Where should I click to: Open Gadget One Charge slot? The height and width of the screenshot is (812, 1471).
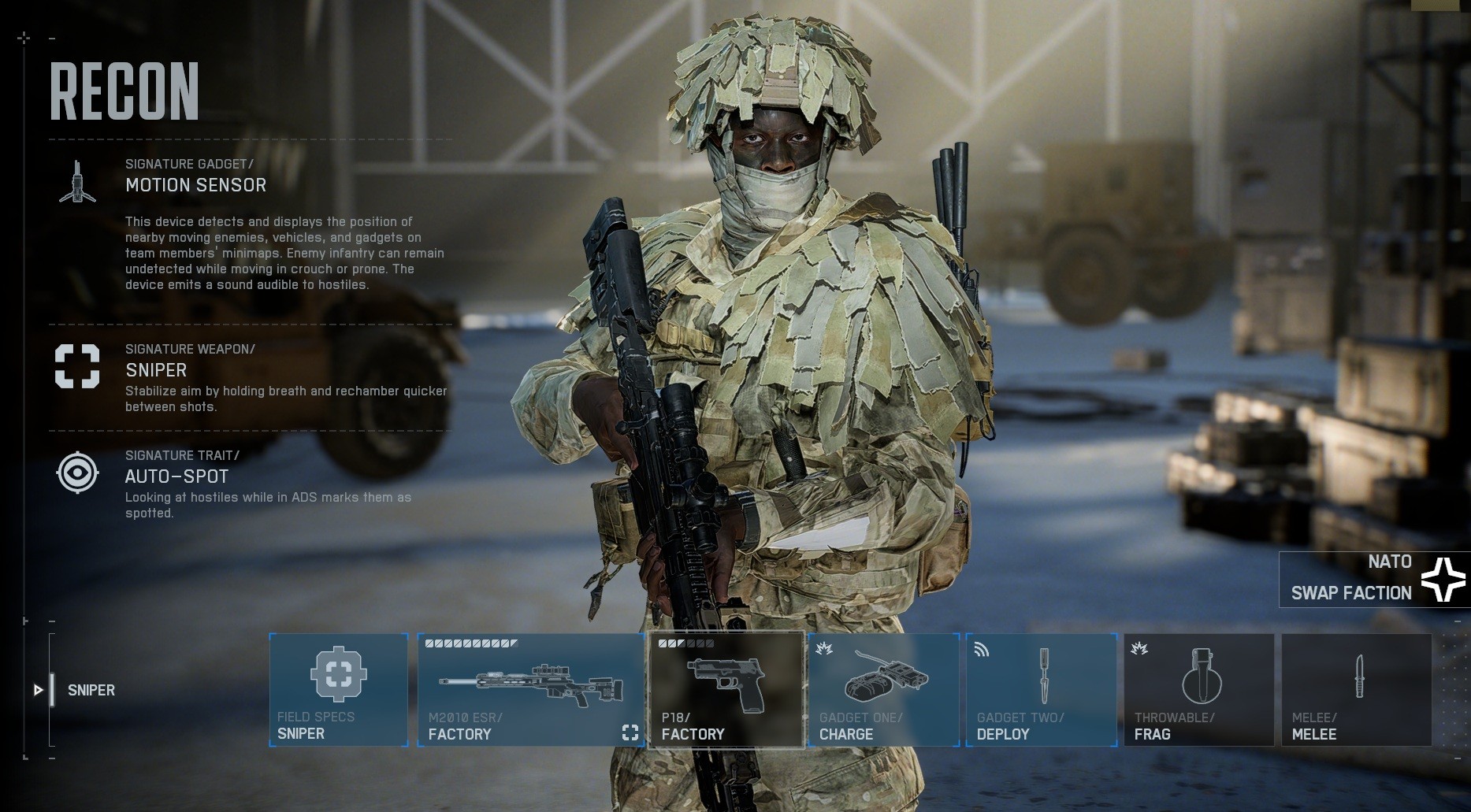coord(883,689)
